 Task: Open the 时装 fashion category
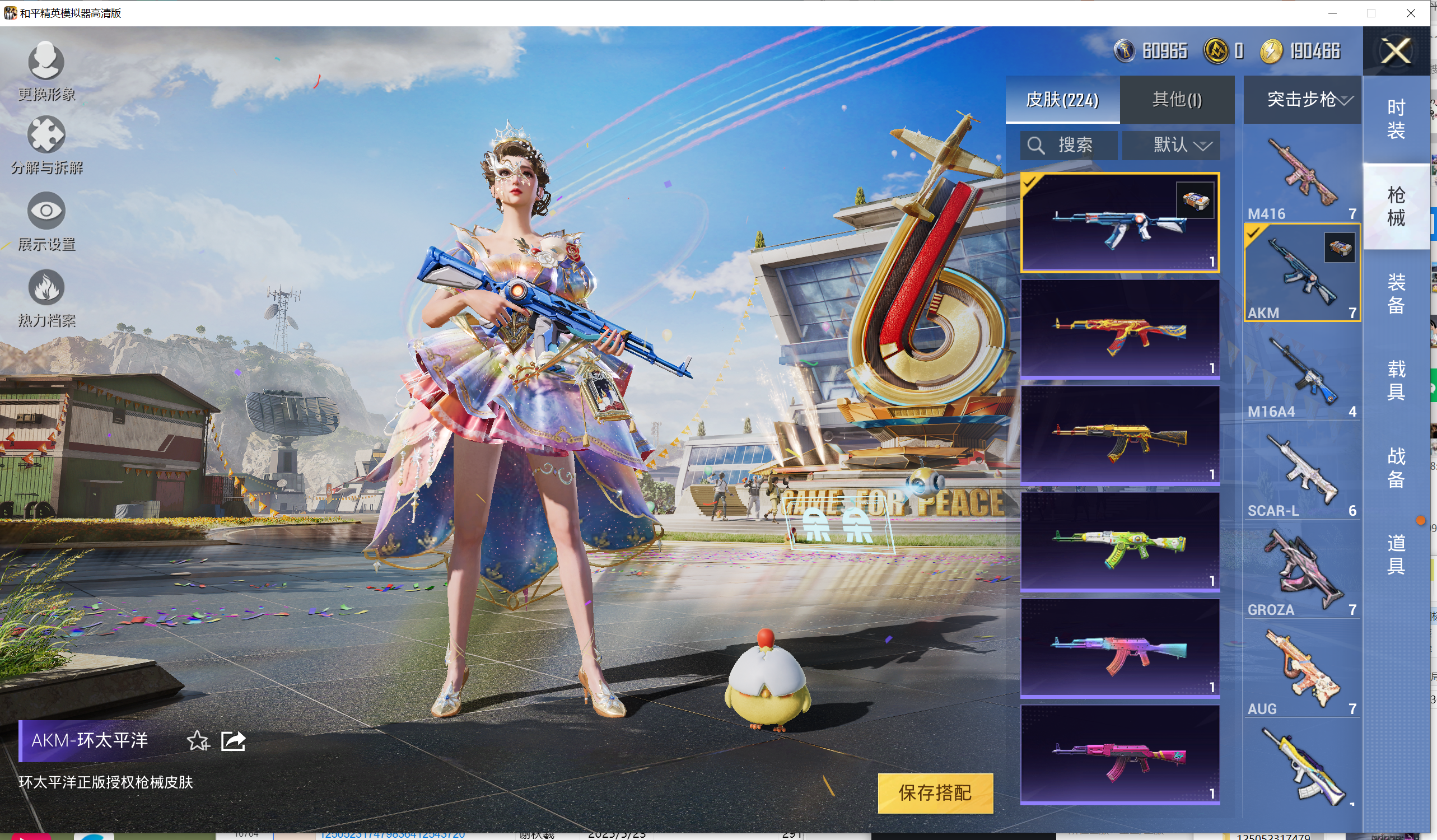pos(1396,119)
